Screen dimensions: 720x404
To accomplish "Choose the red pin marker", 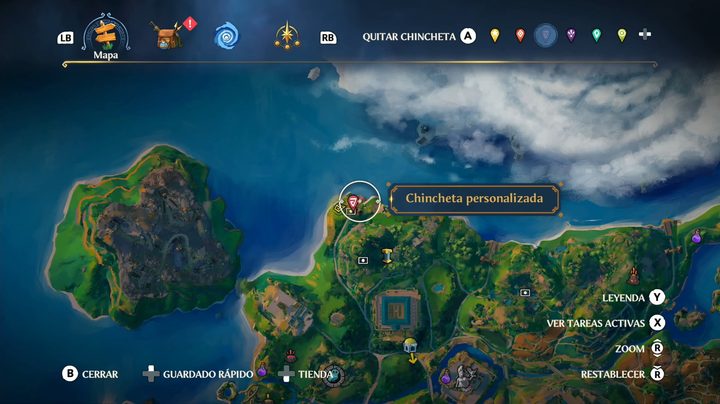I will click(x=520, y=36).
